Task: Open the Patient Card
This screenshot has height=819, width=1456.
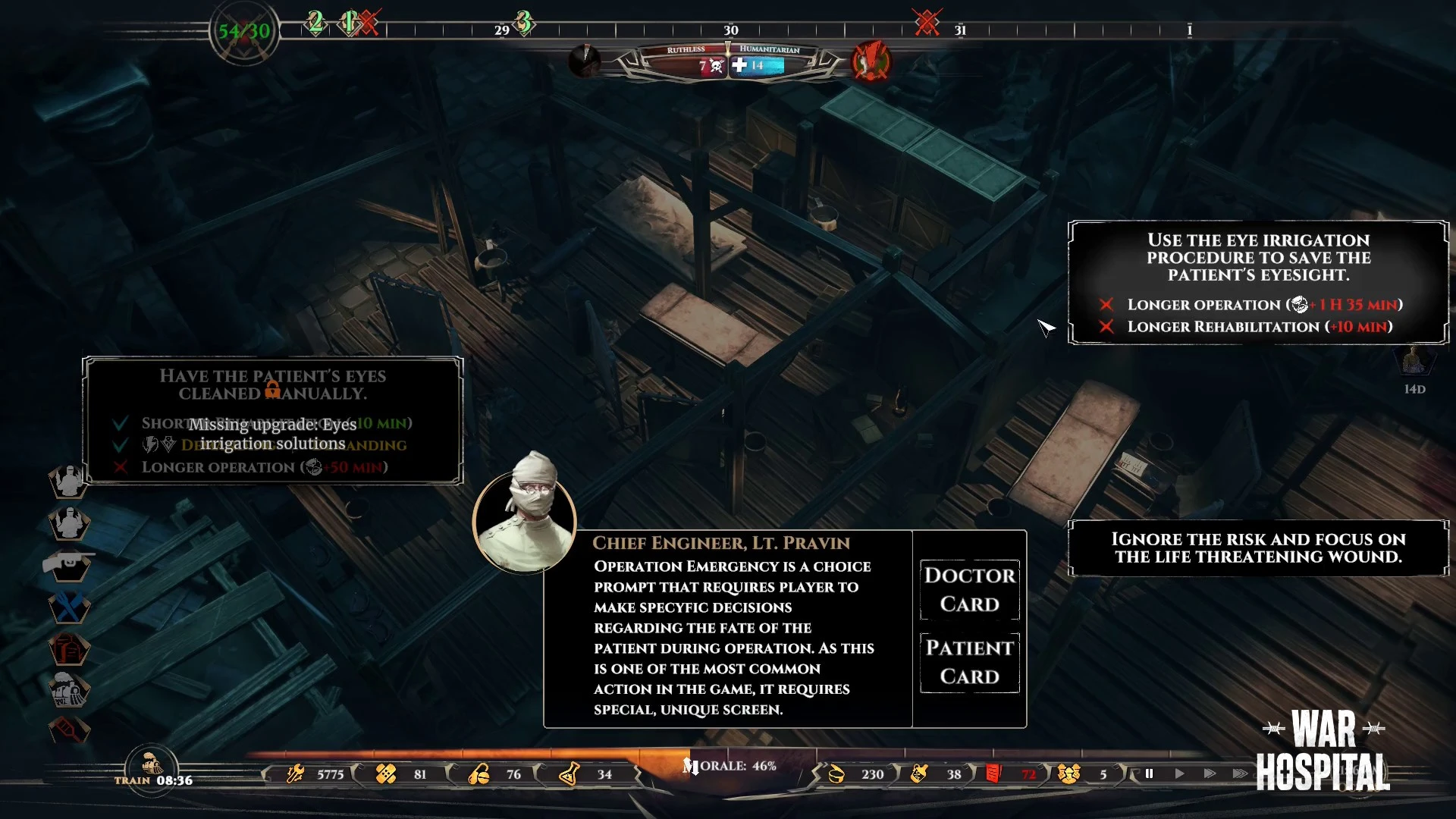Action: [969, 662]
